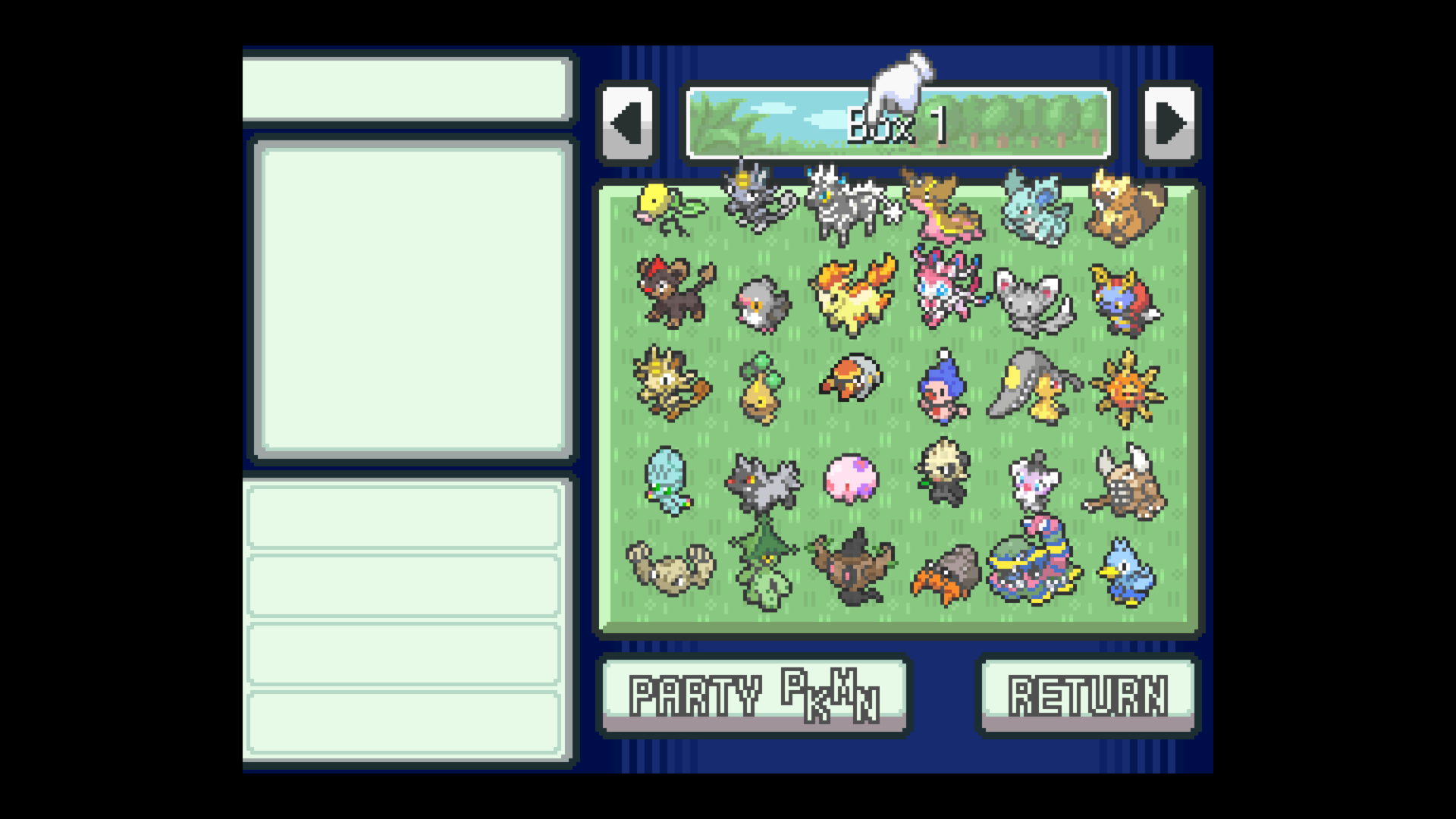Go to the next box with right arrow

[x=1169, y=123]
